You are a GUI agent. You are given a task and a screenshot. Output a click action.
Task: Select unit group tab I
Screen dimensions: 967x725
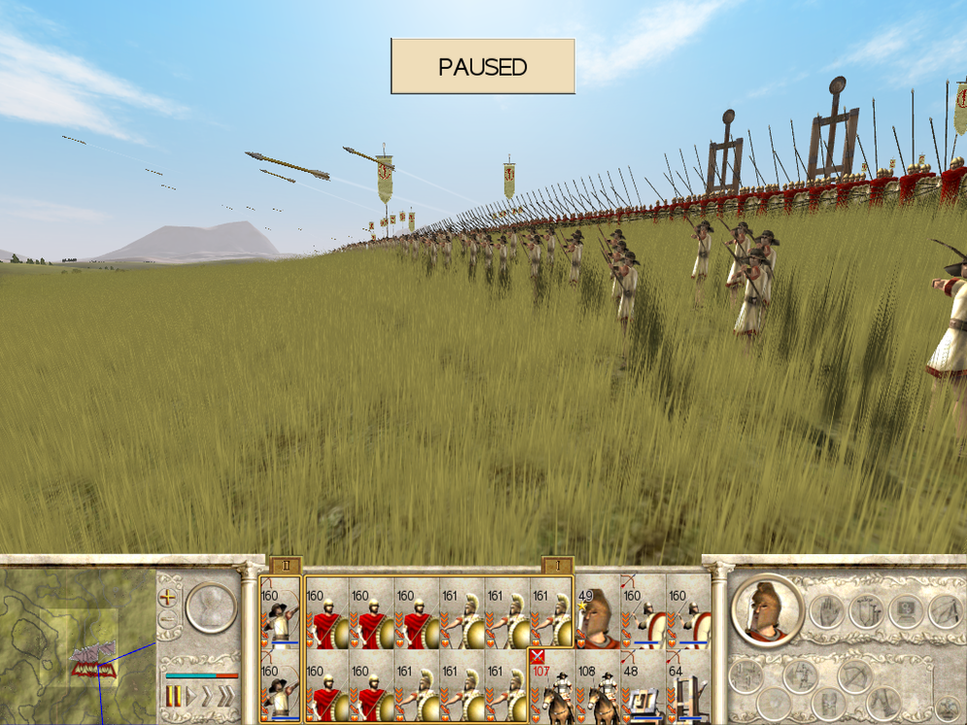pos(557,565)
